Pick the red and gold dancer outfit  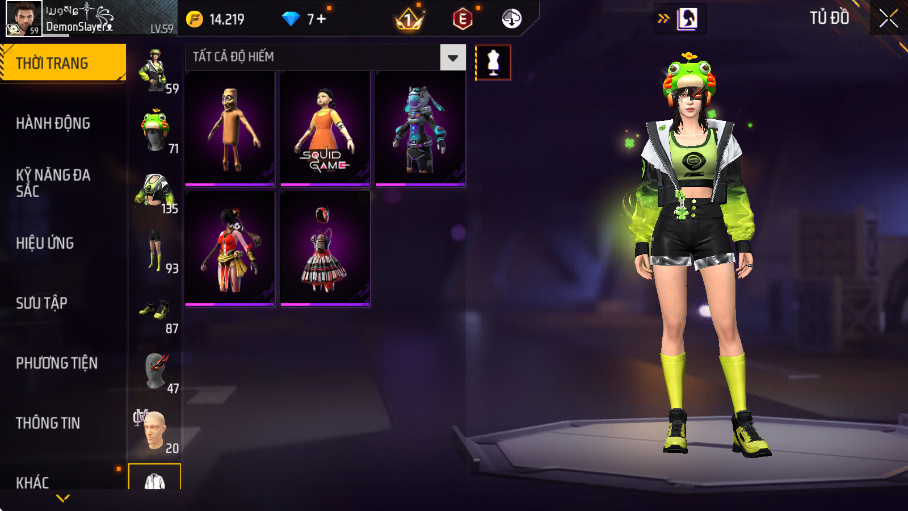click(x=229, y=248)
